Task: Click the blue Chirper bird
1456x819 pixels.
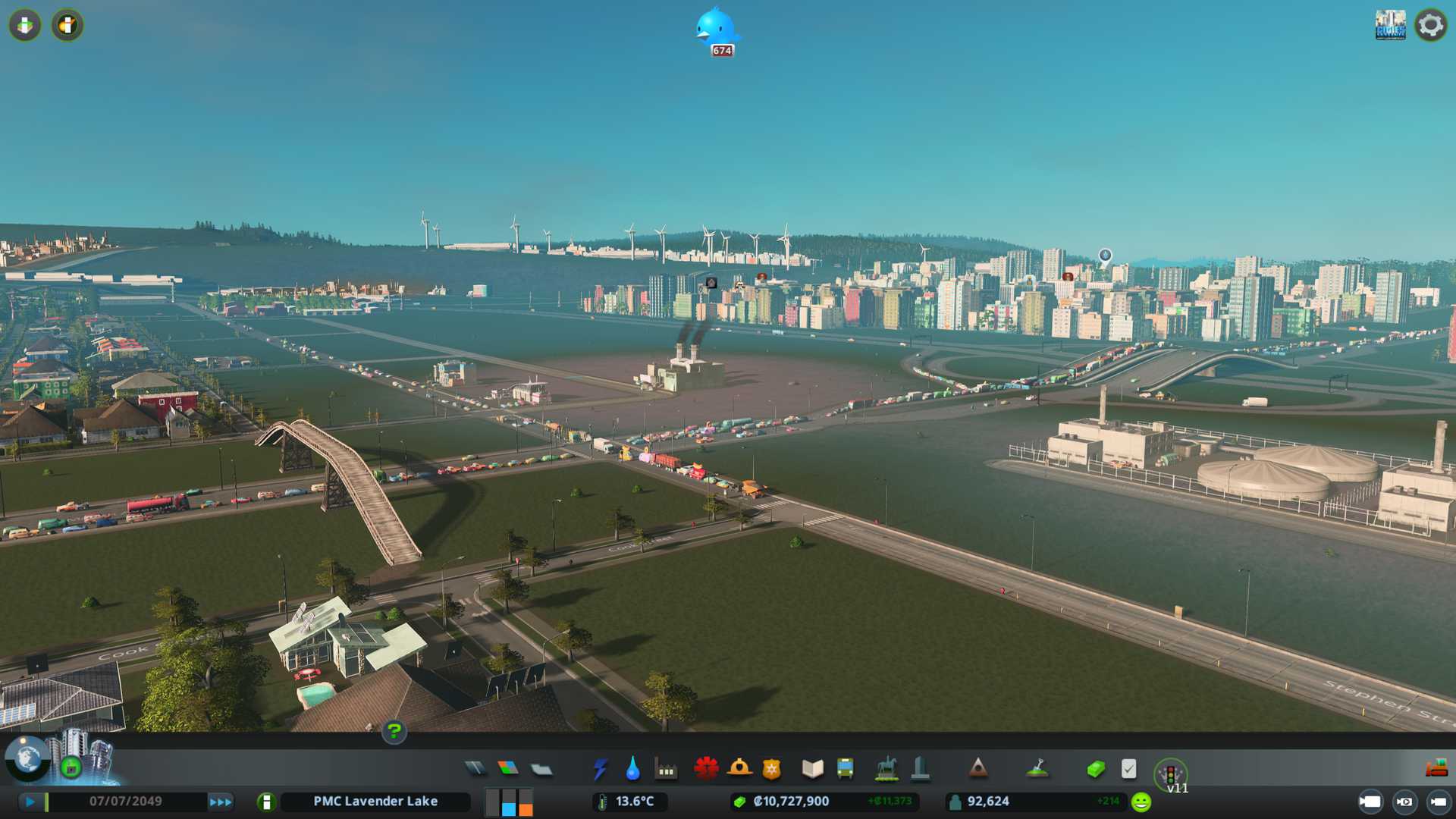Action: pos(715,29)
